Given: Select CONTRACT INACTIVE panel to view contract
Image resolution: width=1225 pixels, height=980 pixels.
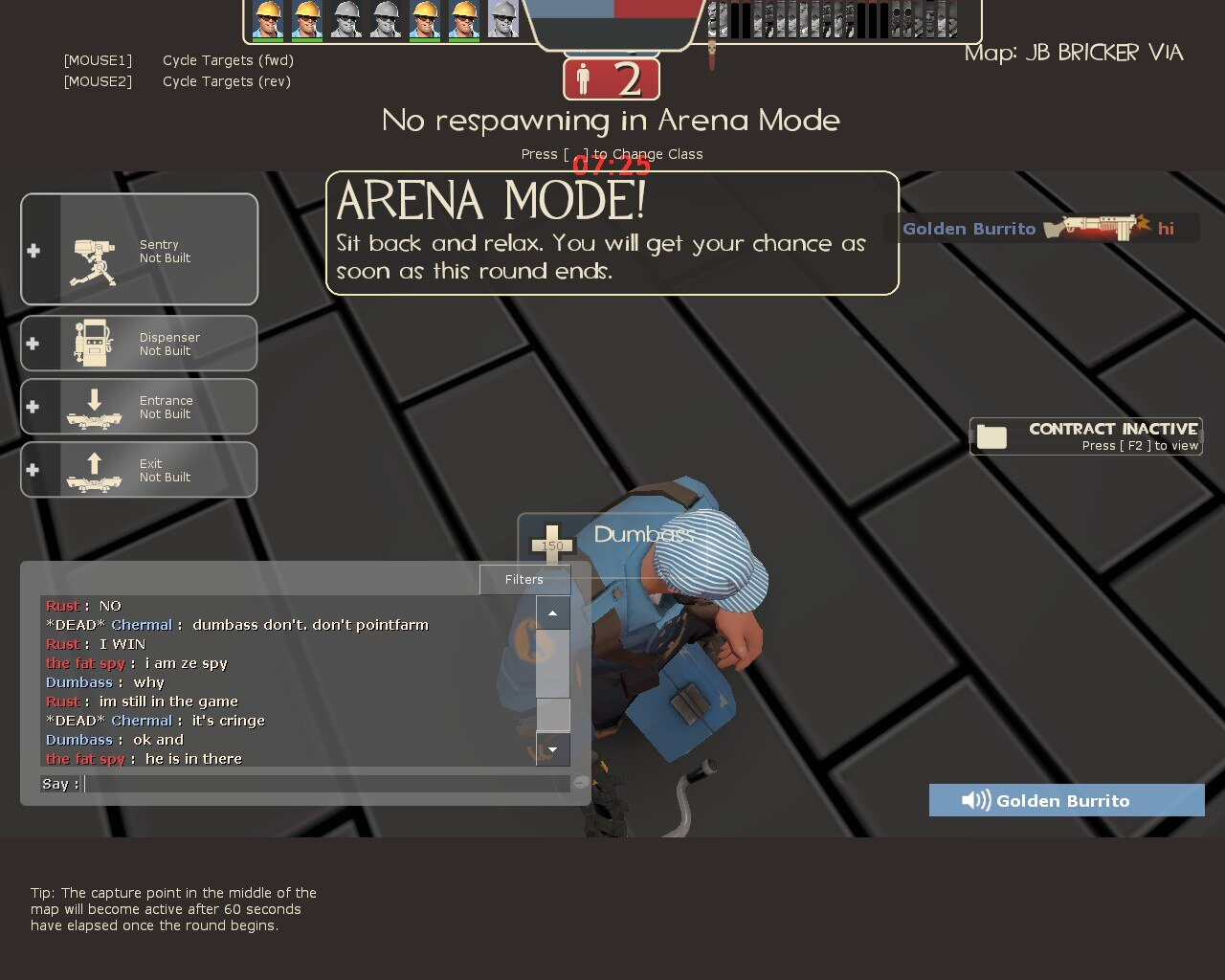Looking at the screenshot, I should click(x=1101, y=435).
